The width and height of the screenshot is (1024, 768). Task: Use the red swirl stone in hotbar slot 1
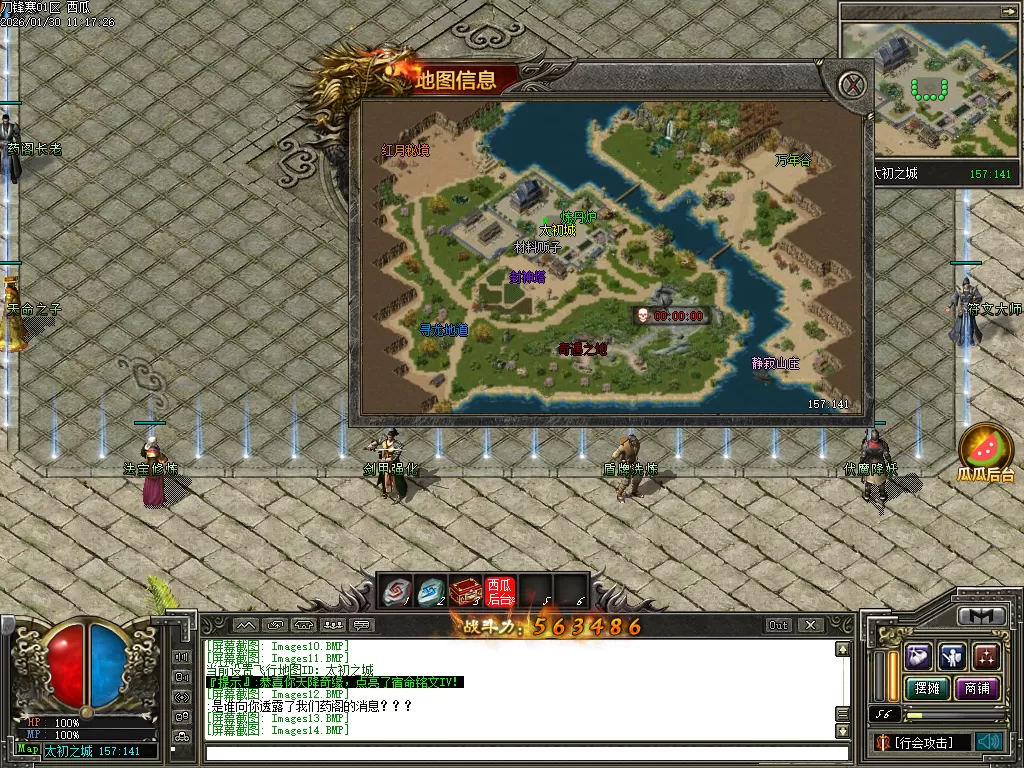pos(397,592)
